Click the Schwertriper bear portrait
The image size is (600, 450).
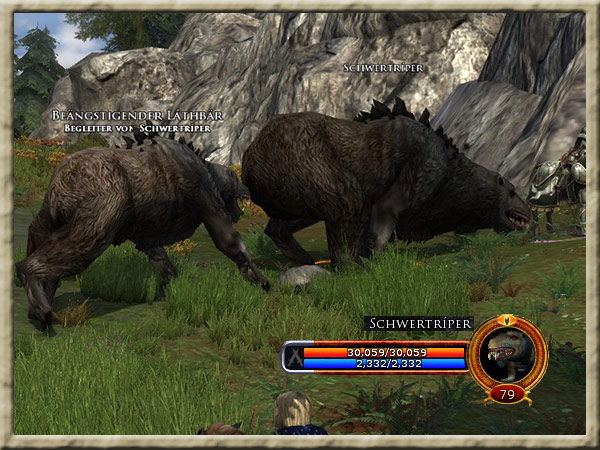tap(507, 350)
